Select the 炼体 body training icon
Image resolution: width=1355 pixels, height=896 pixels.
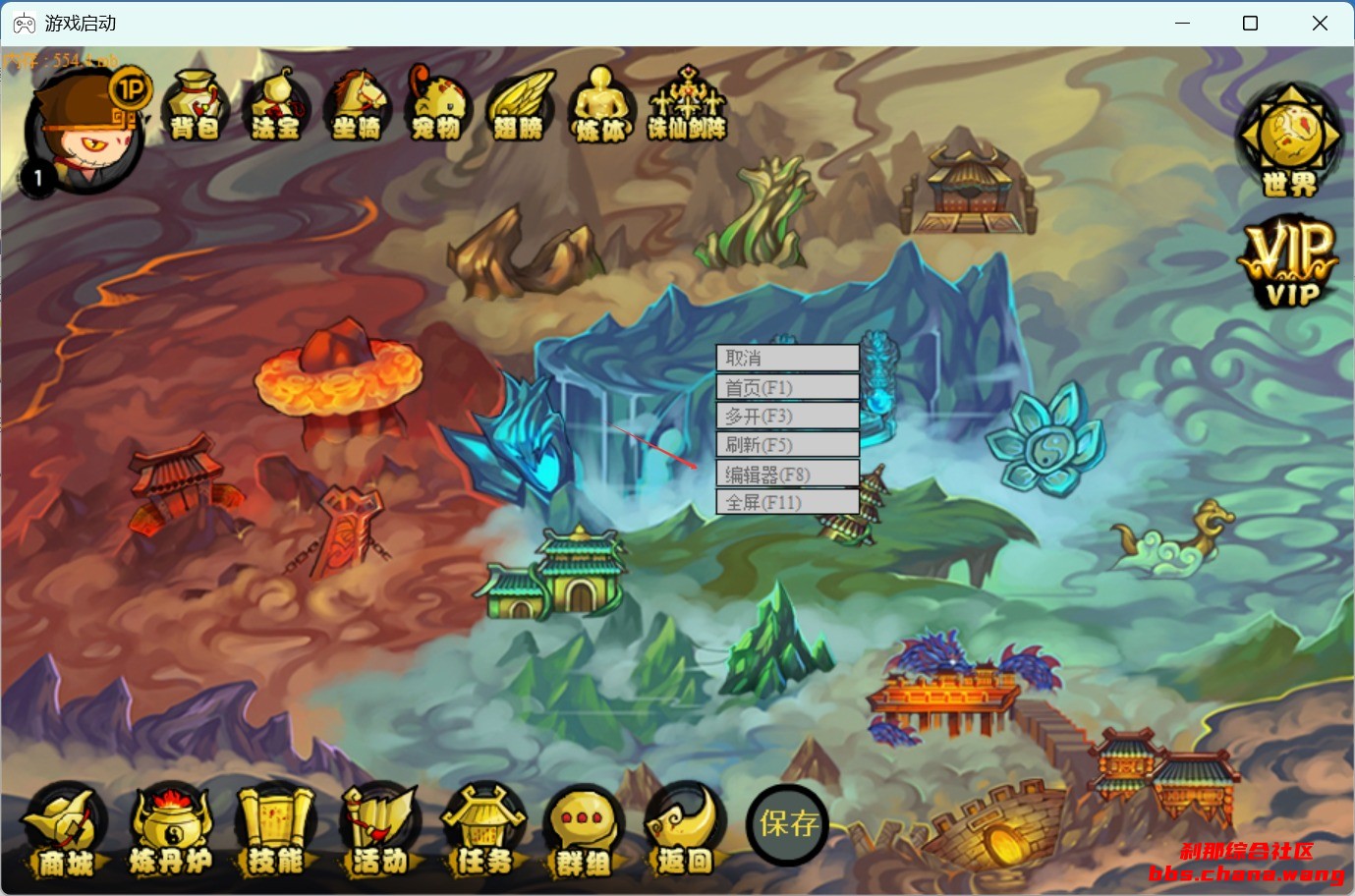pos(600,105)
